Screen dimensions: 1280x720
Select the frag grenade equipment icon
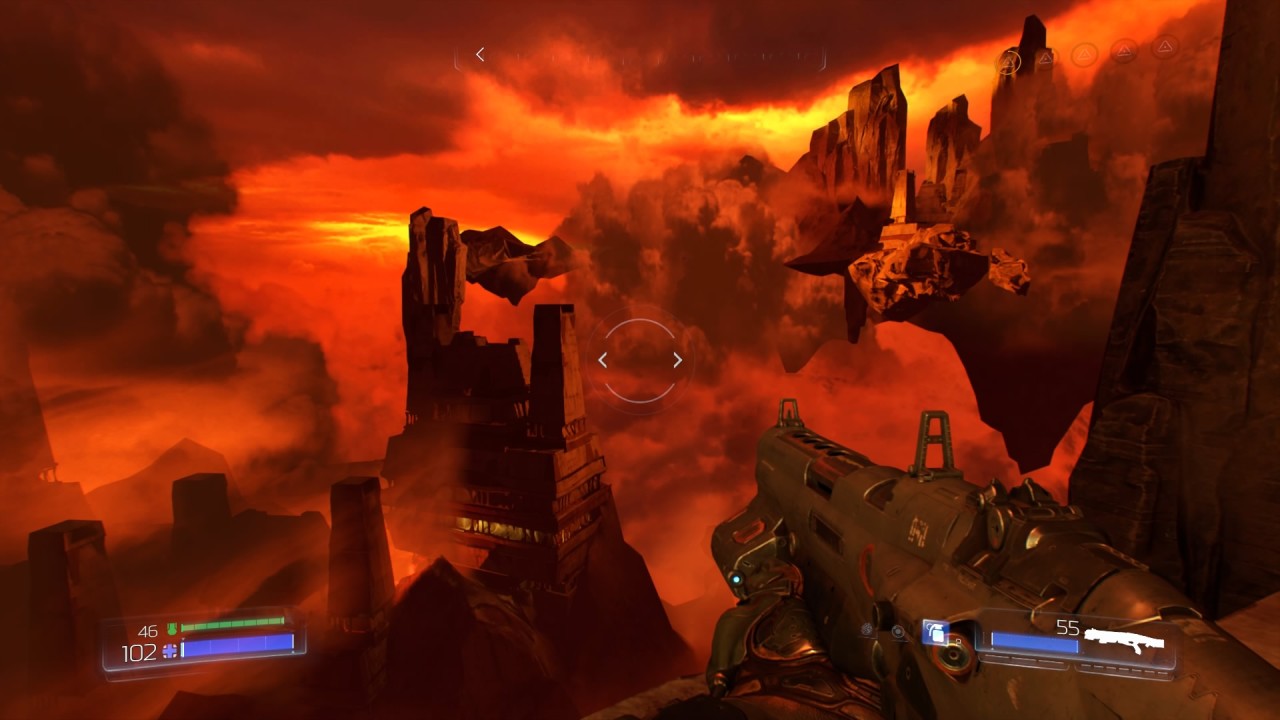point(936,631)
